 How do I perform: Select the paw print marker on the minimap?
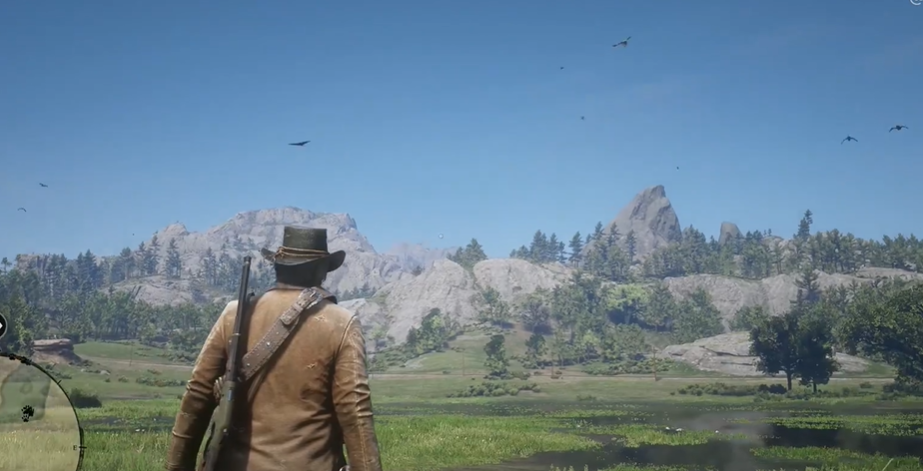point(27,412)
